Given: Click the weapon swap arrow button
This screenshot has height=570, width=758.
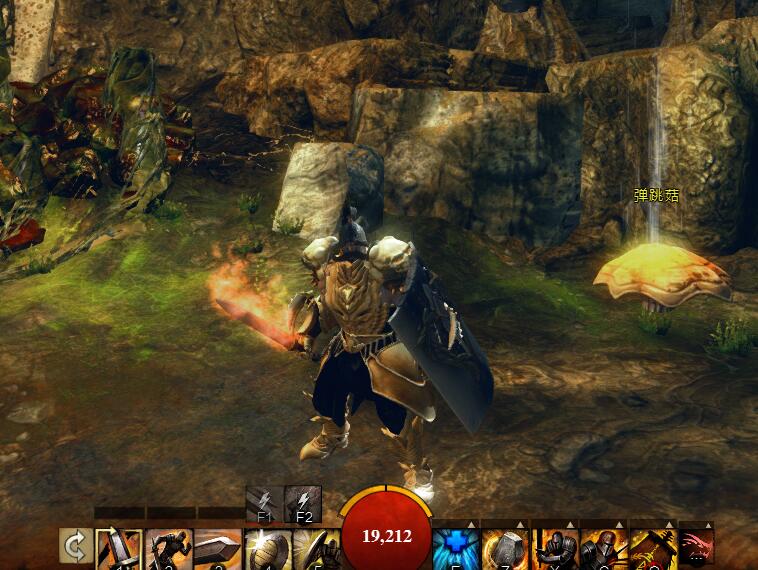Looking at the screenshot, I should tap(74, 549).
